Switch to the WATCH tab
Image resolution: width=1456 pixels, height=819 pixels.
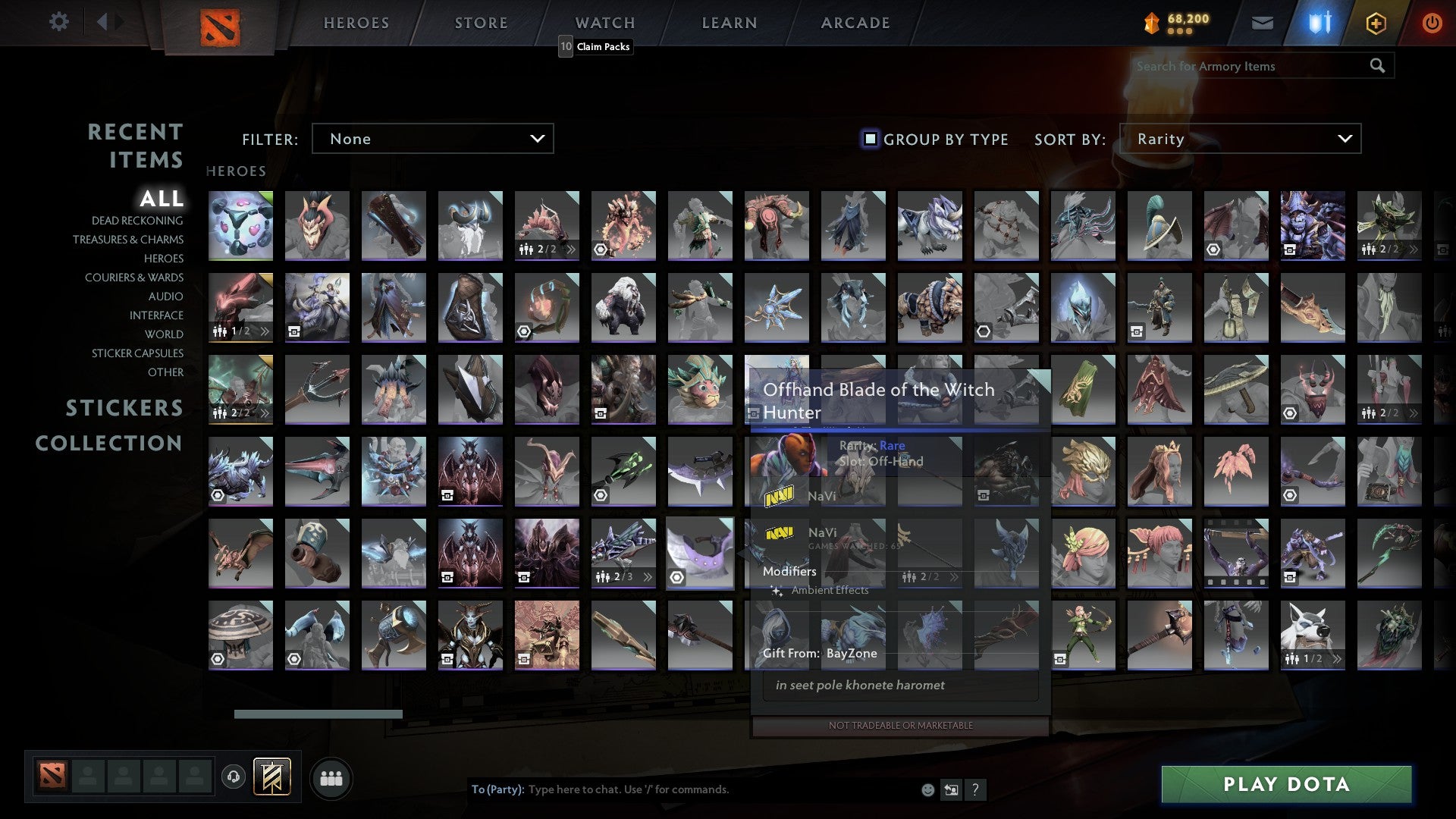click(604, 22)
